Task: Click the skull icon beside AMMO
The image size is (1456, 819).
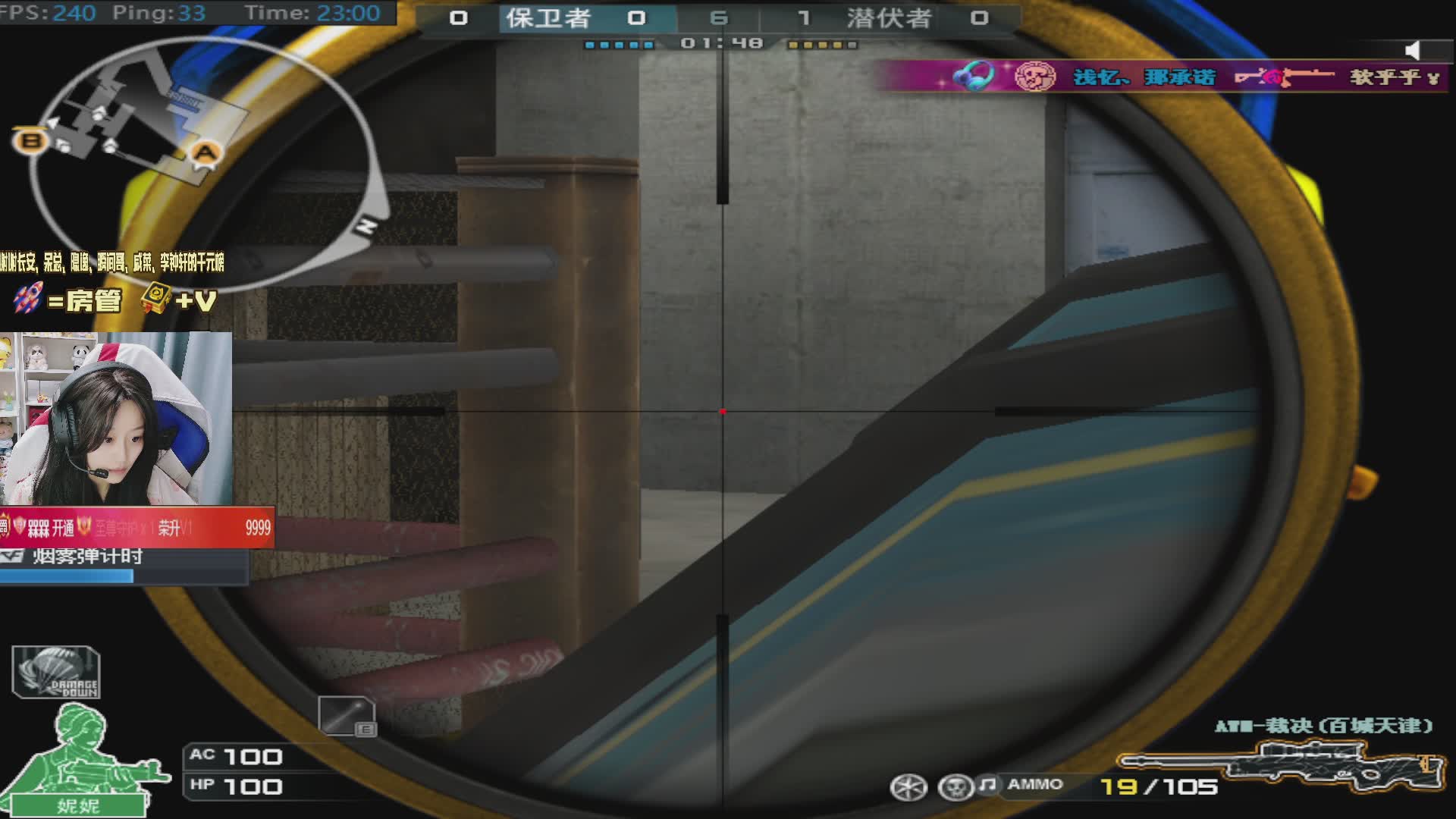Action: [954, 787]
